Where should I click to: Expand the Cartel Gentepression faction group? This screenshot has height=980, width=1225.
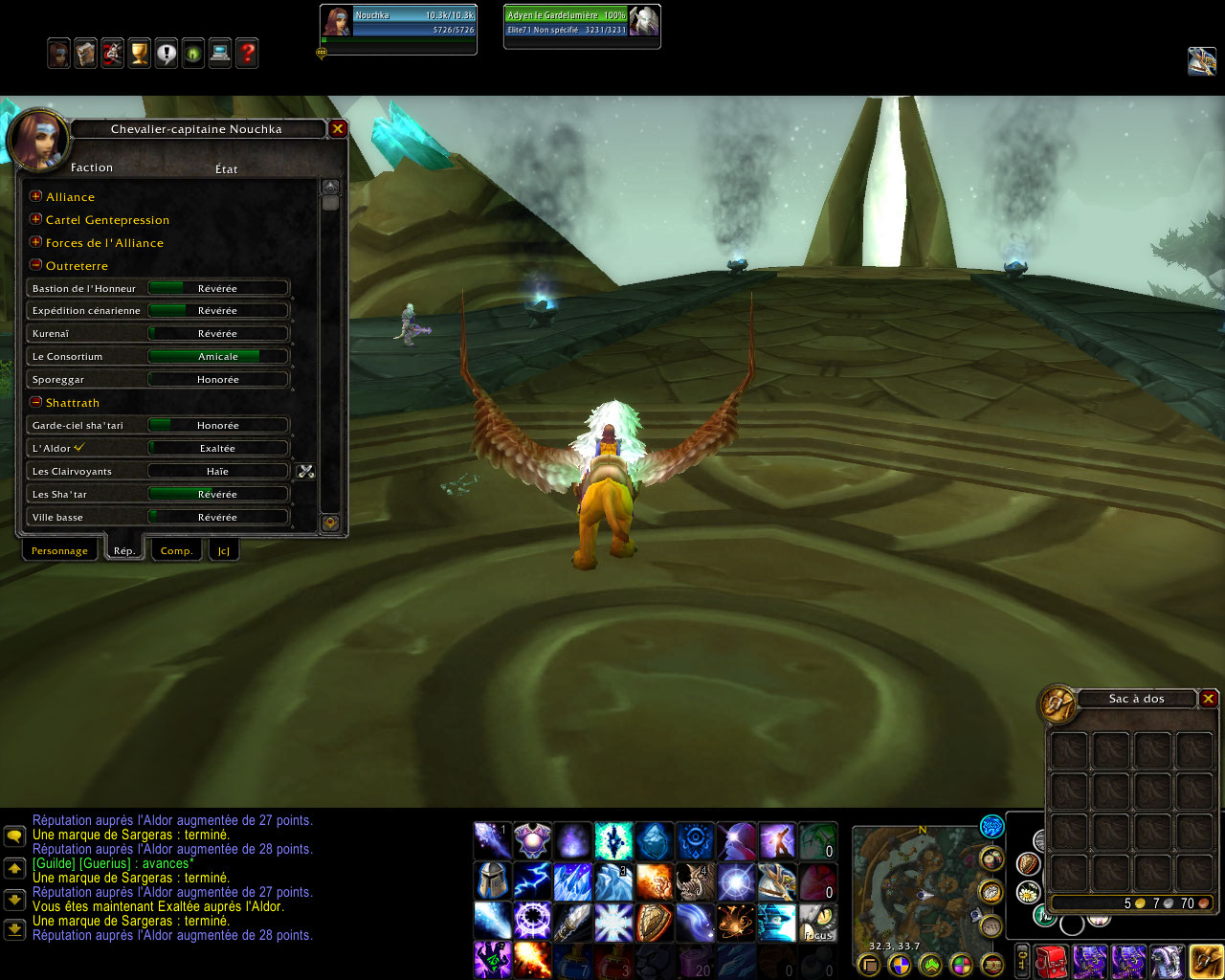click(36, 219)
